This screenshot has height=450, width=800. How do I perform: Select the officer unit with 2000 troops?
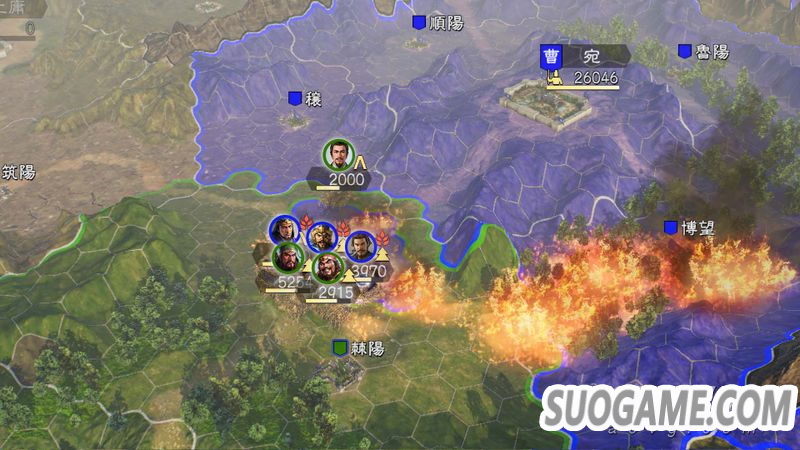tap(339, 156)
